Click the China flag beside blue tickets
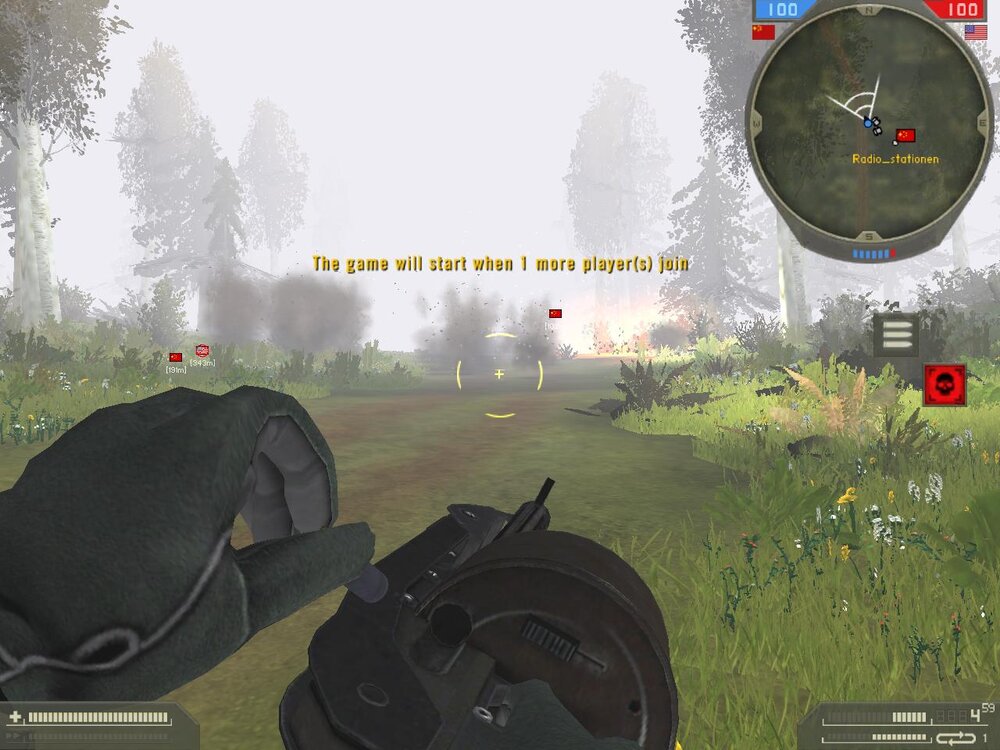Viewport: 1000px width, 750px height. click(763, 32)
